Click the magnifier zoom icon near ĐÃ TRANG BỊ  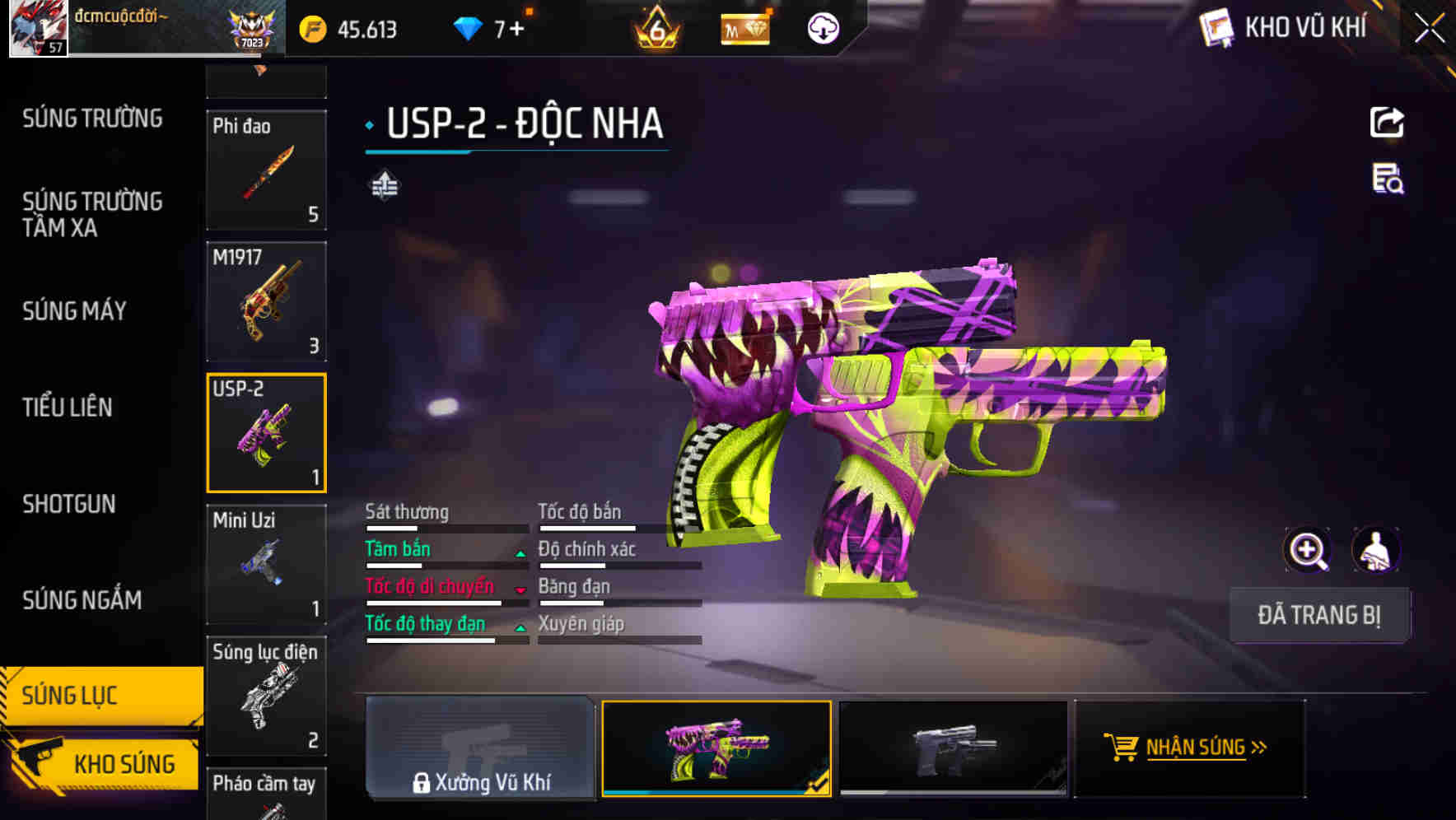[x=1306, y=550]
